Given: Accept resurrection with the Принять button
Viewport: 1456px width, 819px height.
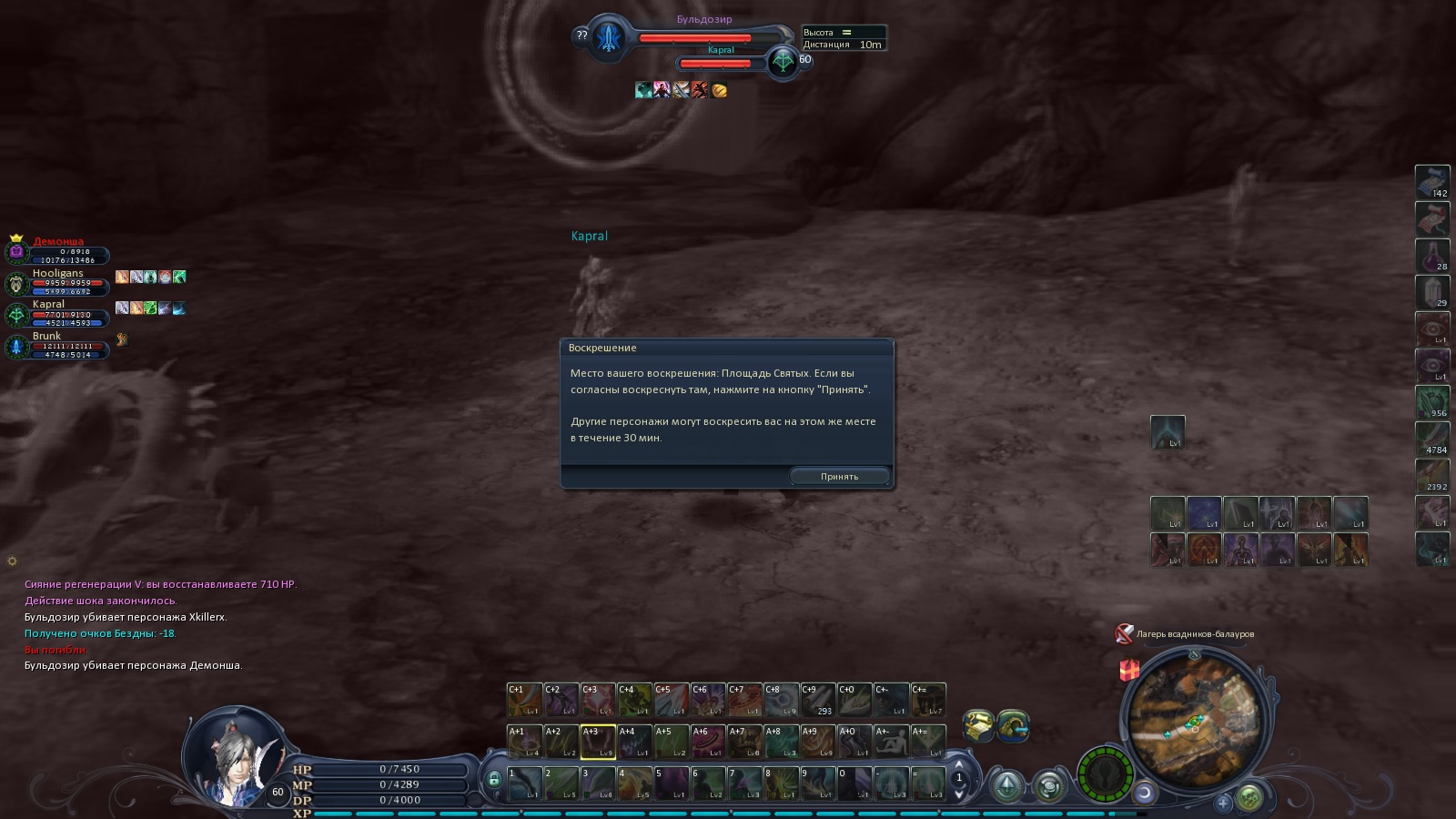Looking at the screenshot, I should pos(839,476).
